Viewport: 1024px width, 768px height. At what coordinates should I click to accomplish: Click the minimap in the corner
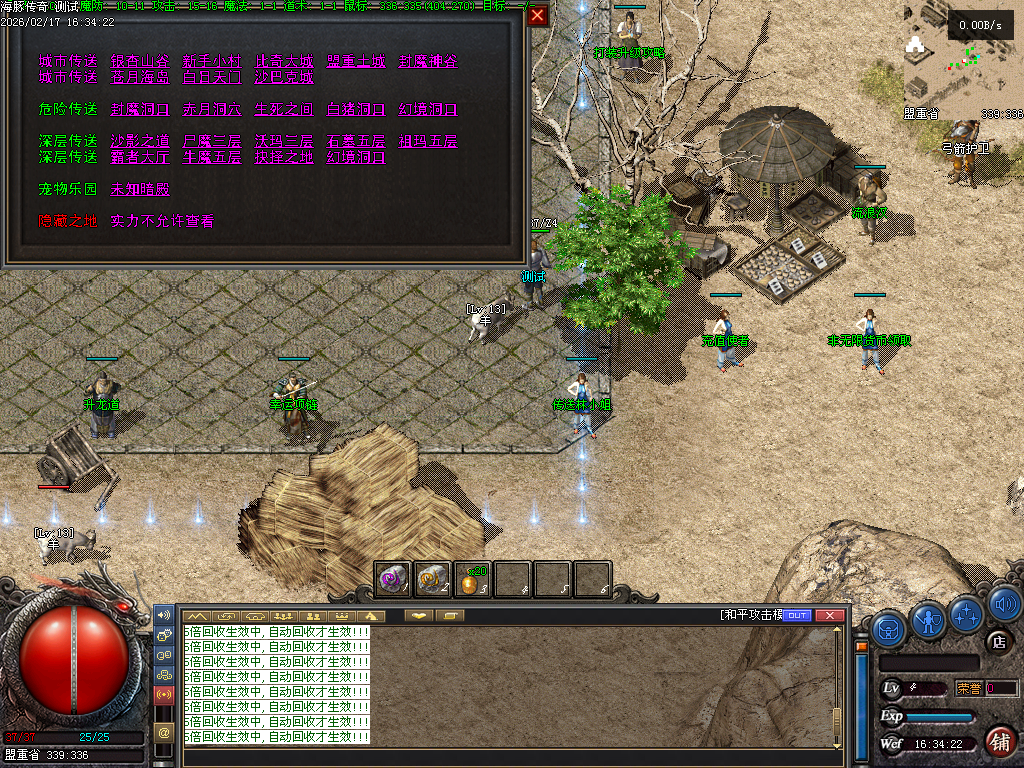[962, 60]
